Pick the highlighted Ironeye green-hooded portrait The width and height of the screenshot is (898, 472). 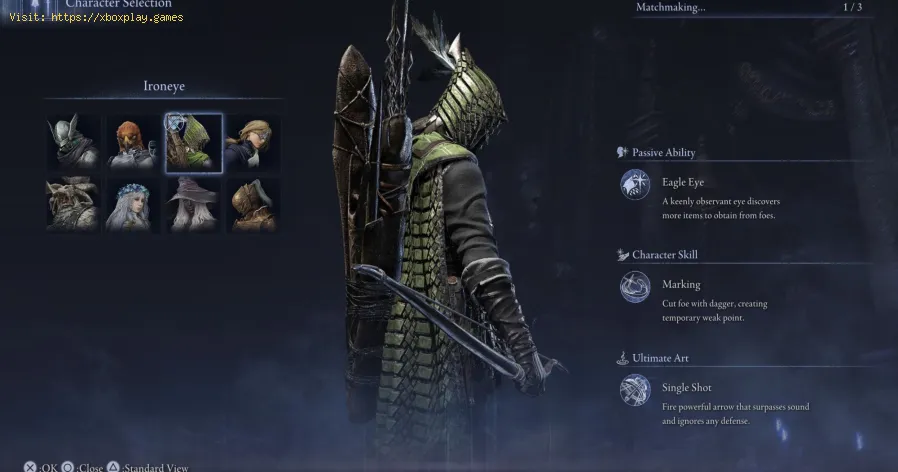click(193, 142)
